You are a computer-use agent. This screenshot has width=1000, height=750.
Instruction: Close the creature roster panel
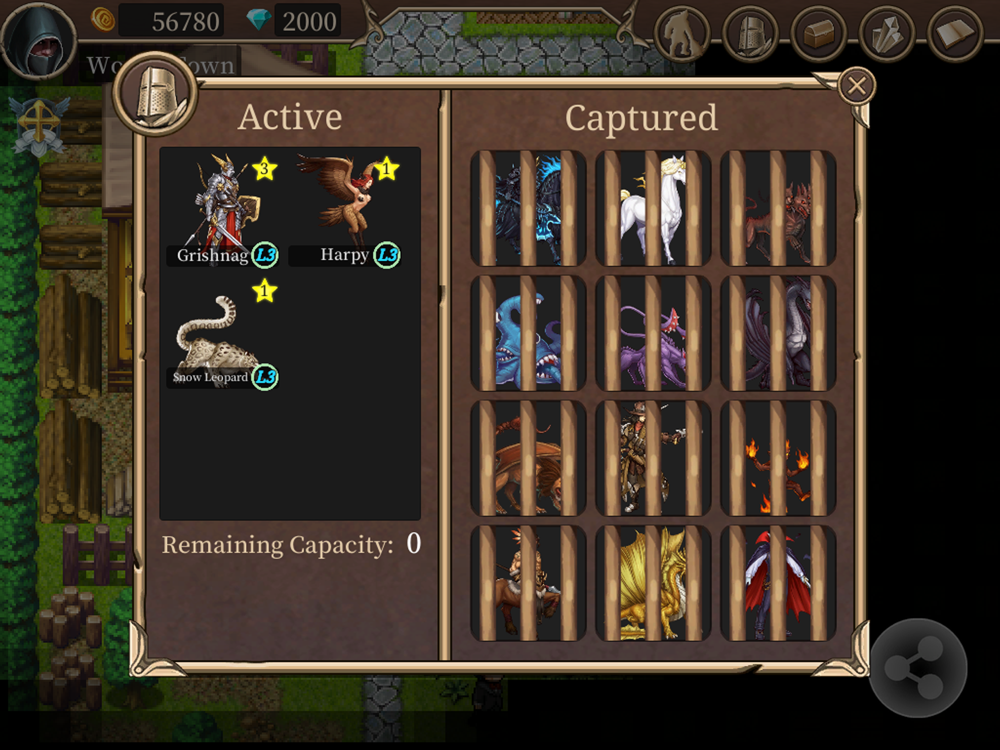pyautogui.click(x=856, y=86)
